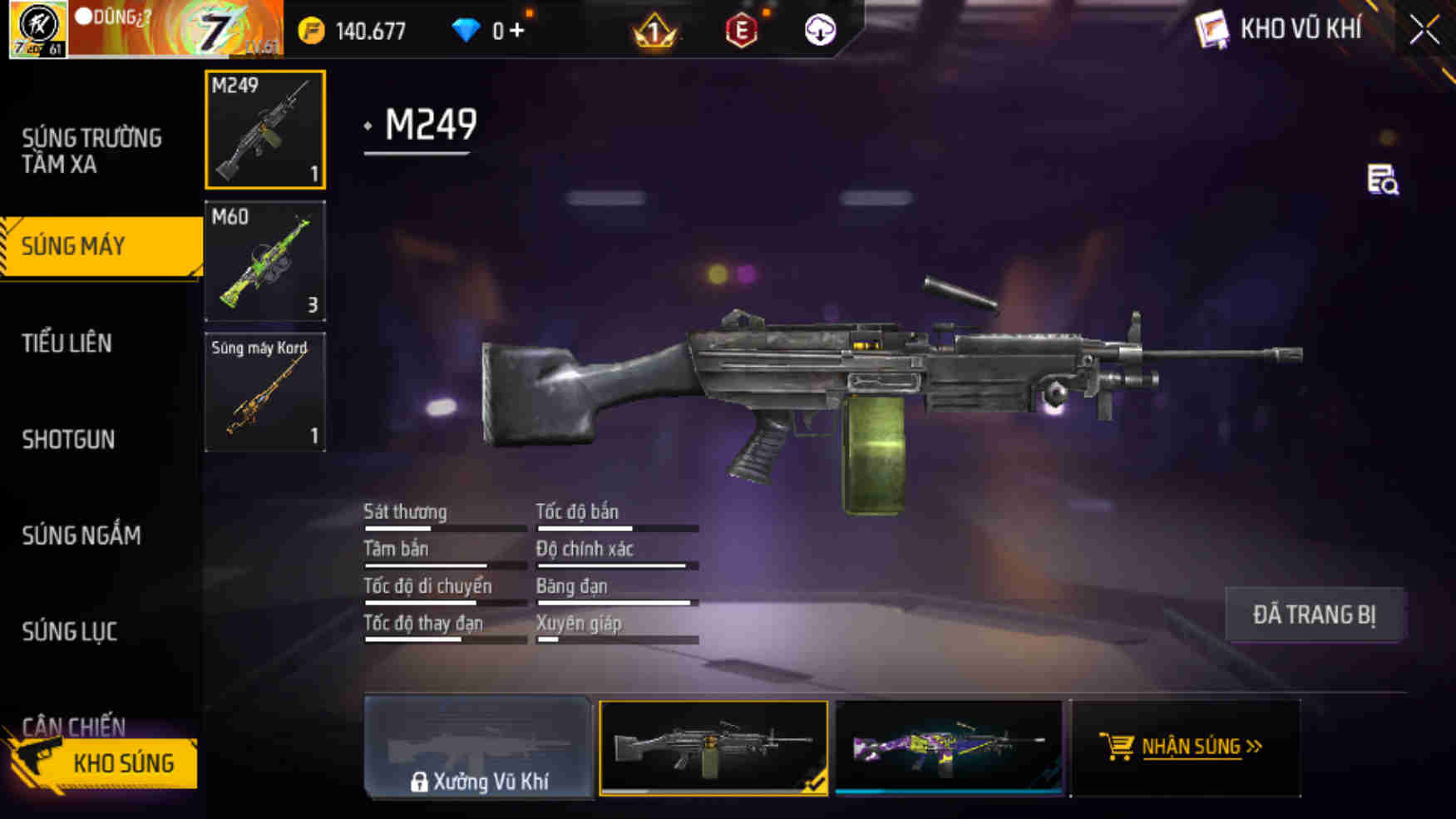This screenshot has width=1456, height=819.
Task: Click the cloud download icon
Action: 820,30
